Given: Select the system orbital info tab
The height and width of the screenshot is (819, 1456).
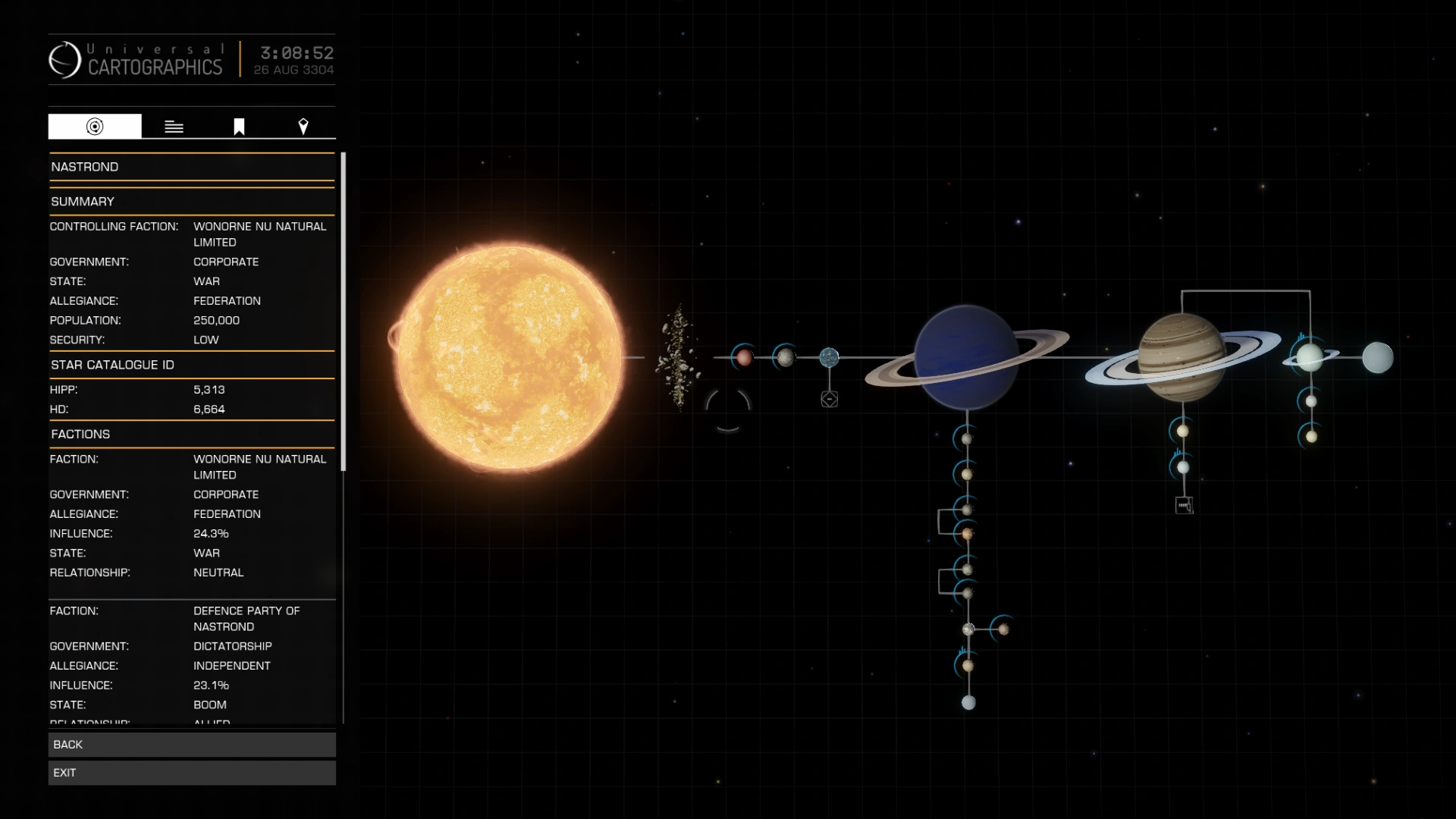Looking at the screenshot, I should [x=94, y=126].
